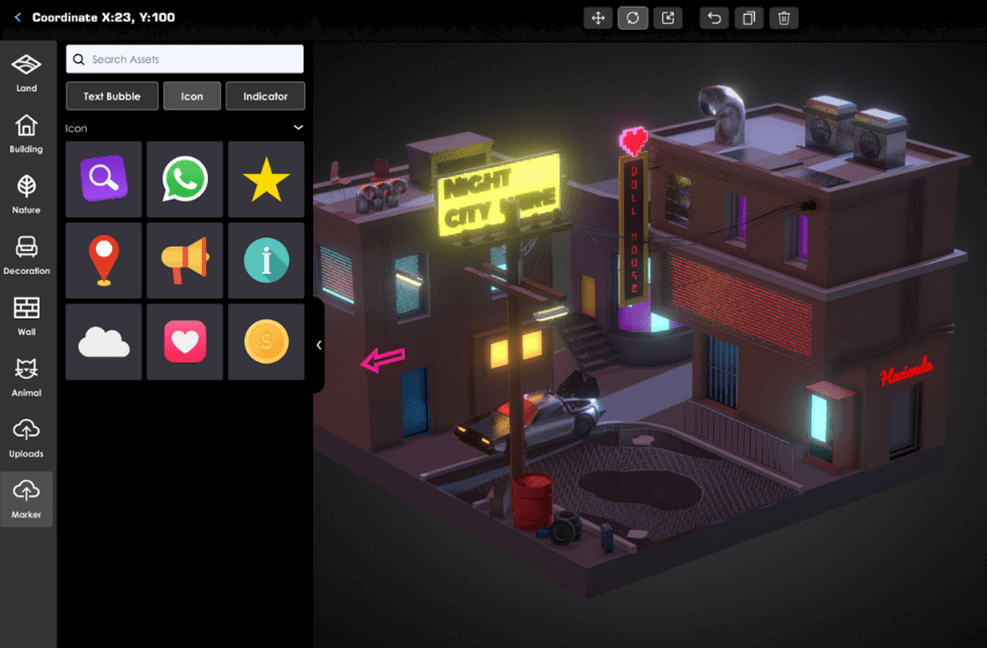
Task: Select the WhatsApp icon marker
Action: (x=185, y=179)
